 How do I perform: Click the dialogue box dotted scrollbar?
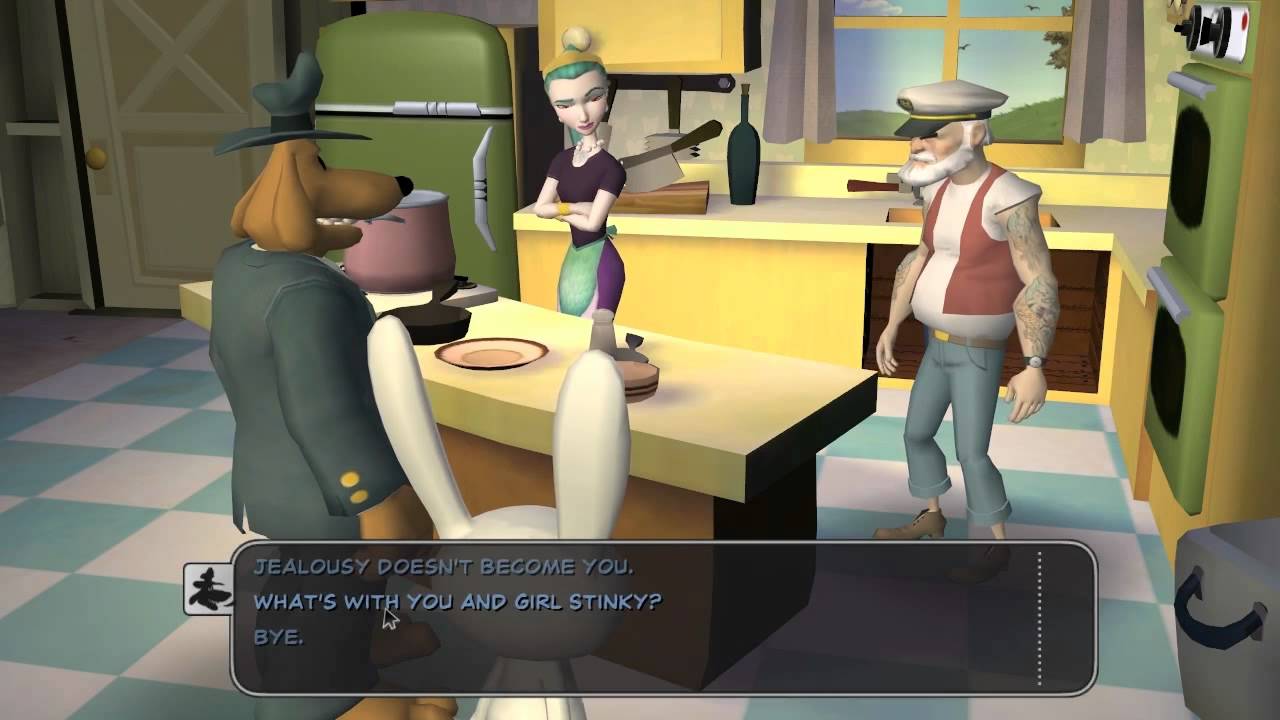click(1040, 618)
